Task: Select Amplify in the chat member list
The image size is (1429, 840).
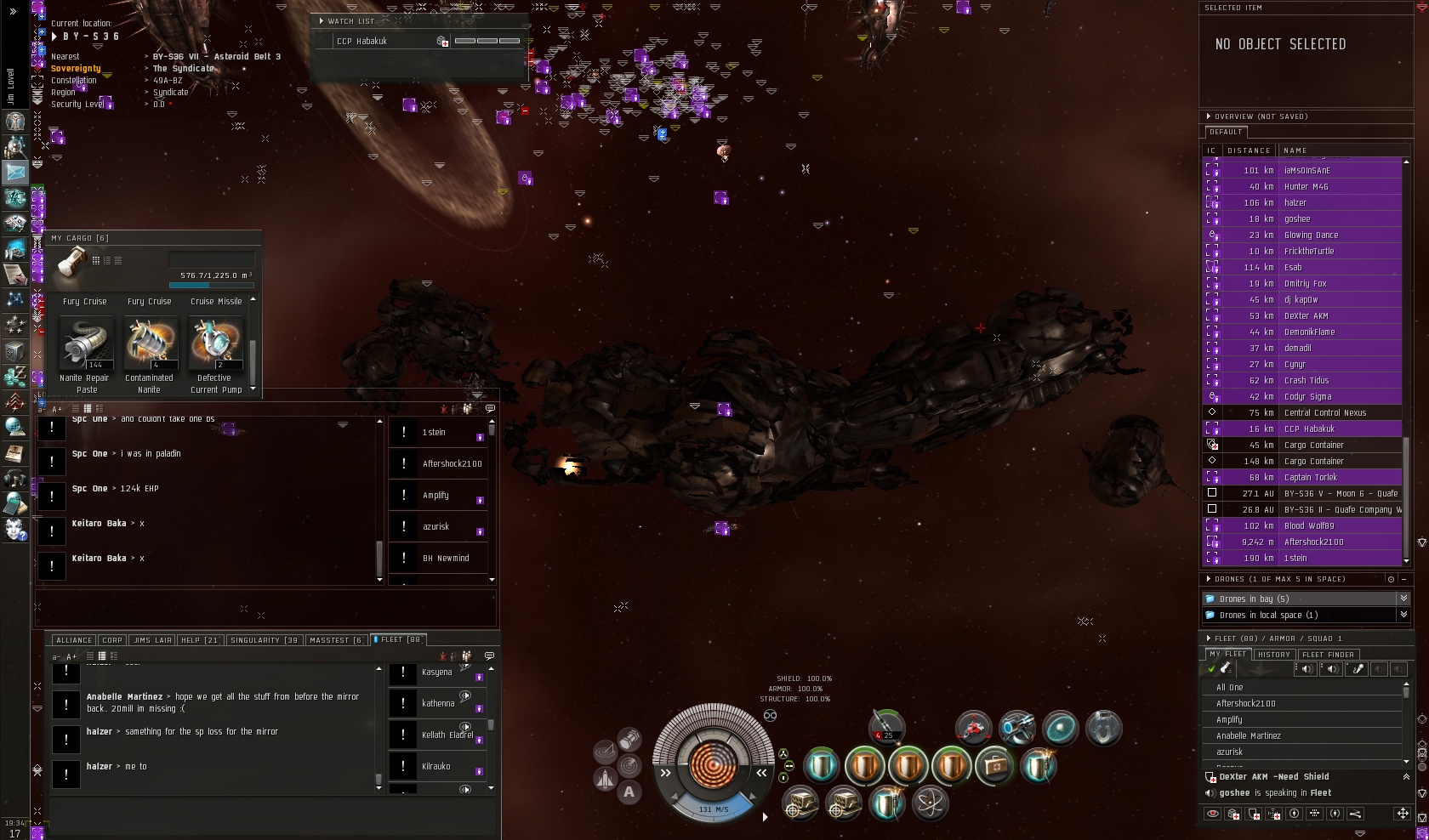Action: 436,496
